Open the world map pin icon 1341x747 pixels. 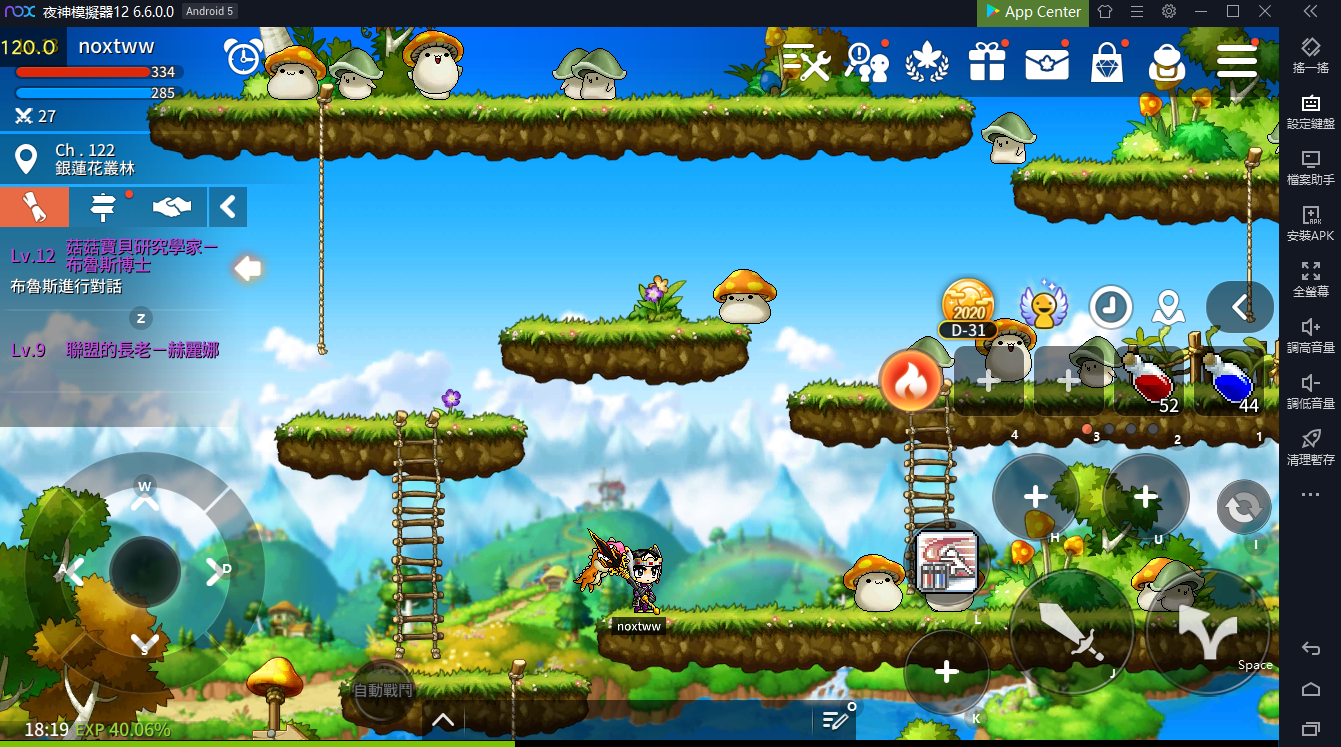tap(1166, 307)
